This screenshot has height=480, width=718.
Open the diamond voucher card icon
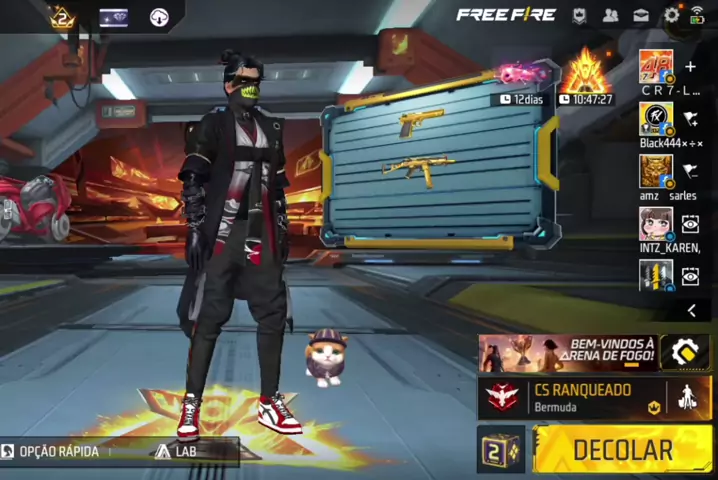pyautogui.click(x=114, y=17)
